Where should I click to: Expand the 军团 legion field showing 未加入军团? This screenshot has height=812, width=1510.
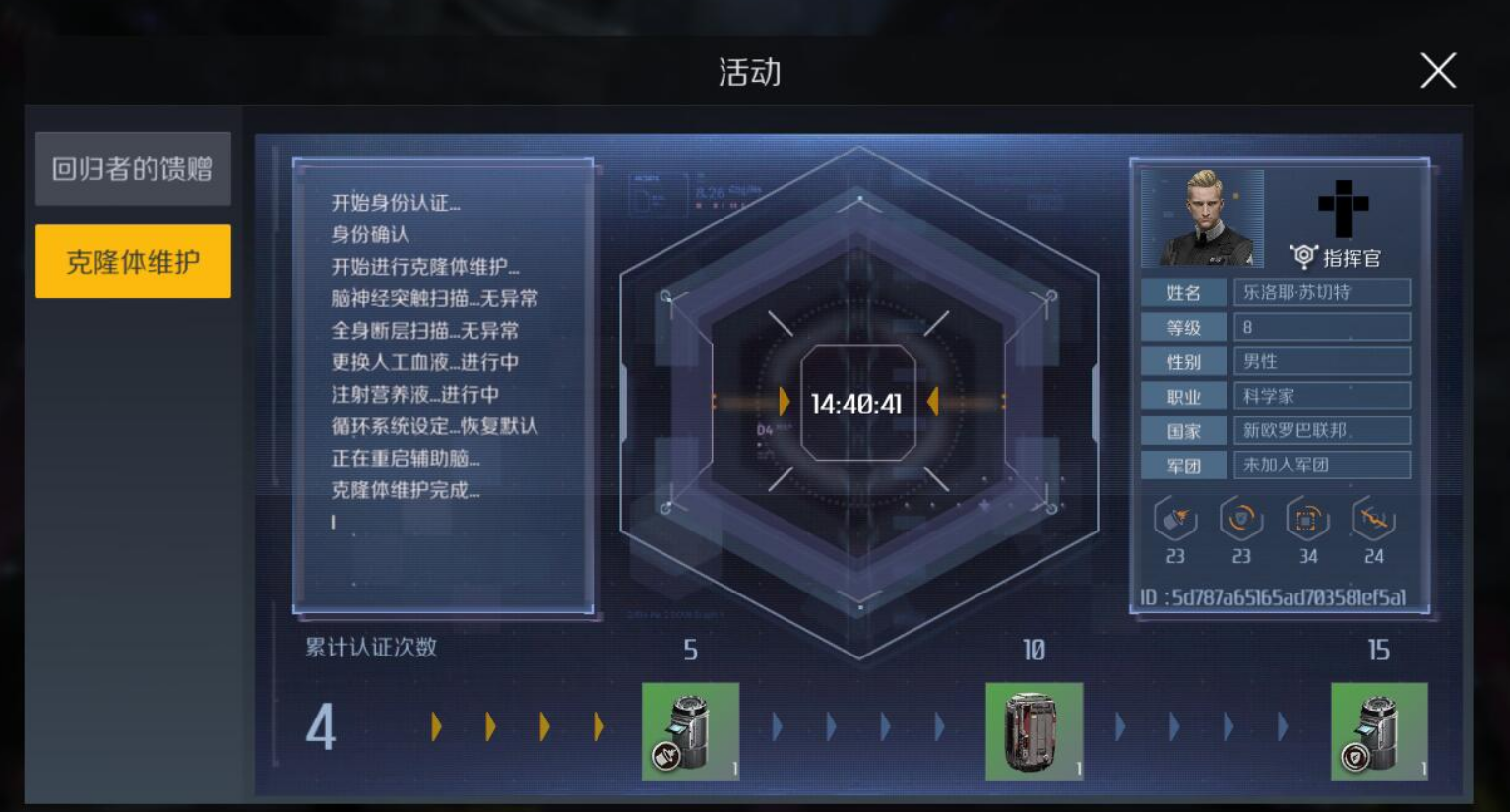pyautogui.click(x=1322, y=464)
